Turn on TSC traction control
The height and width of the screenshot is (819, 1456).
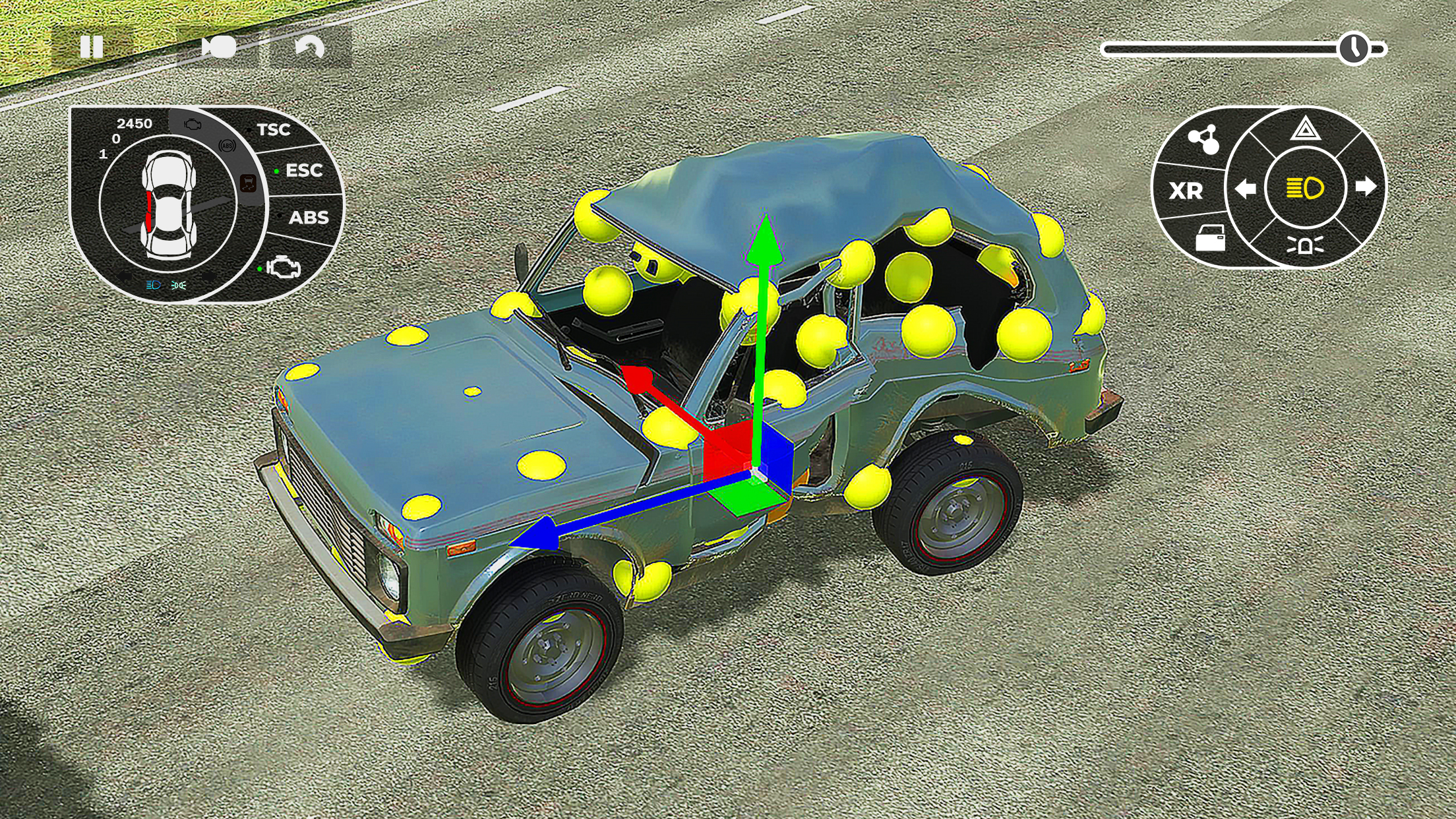273,129
